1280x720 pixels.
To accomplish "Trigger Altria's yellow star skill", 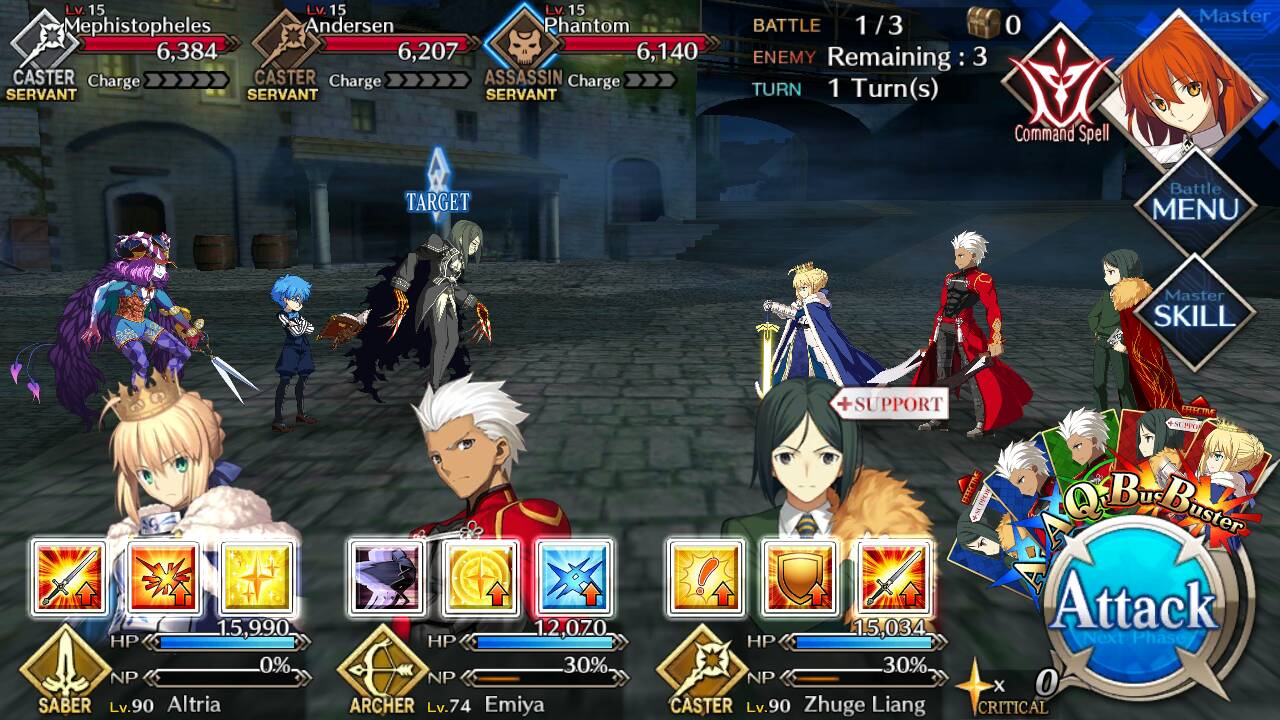I will (x=257, y=577).
